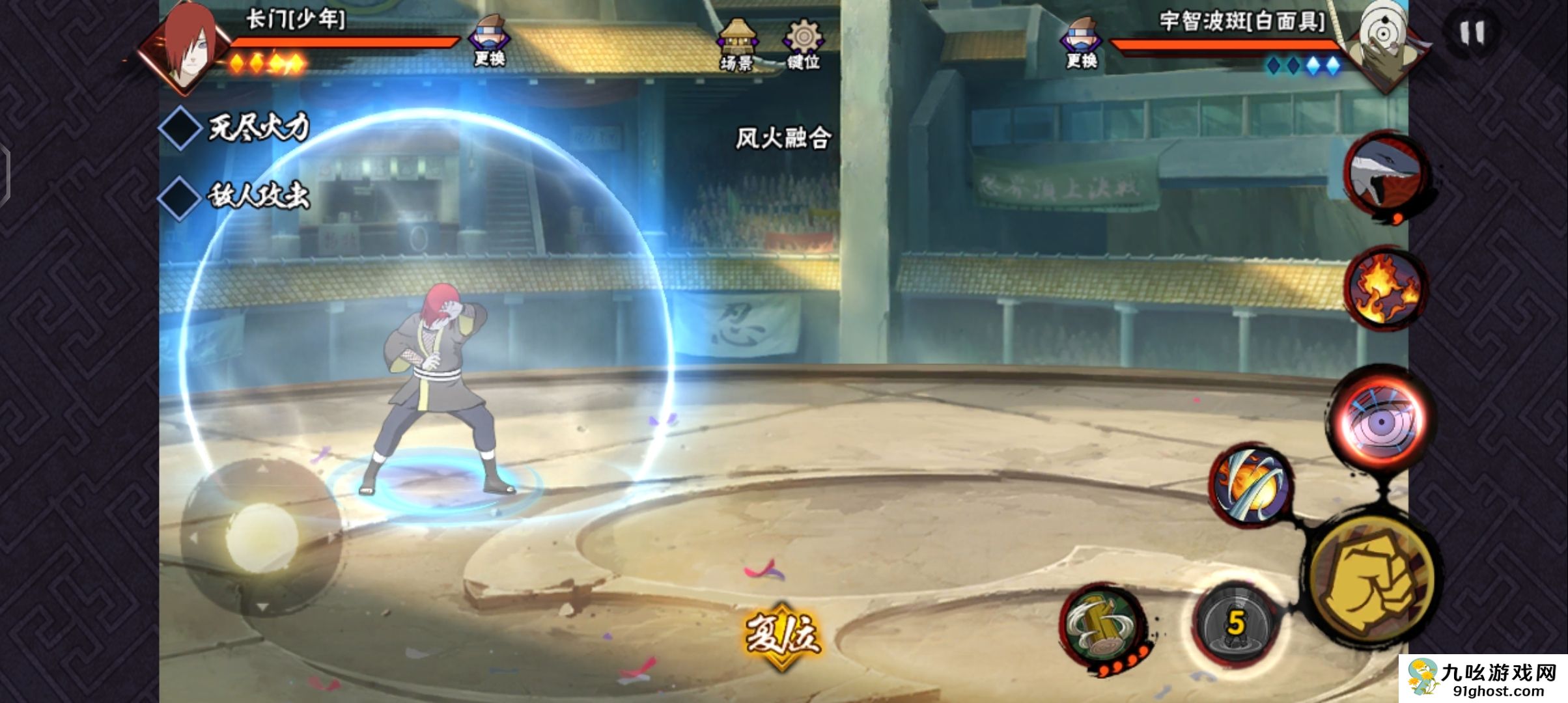Toggle the 敌人攻击 checkbox
Image resolution: width=1568 pixels, height=703 pixels.
coord(180,196)
